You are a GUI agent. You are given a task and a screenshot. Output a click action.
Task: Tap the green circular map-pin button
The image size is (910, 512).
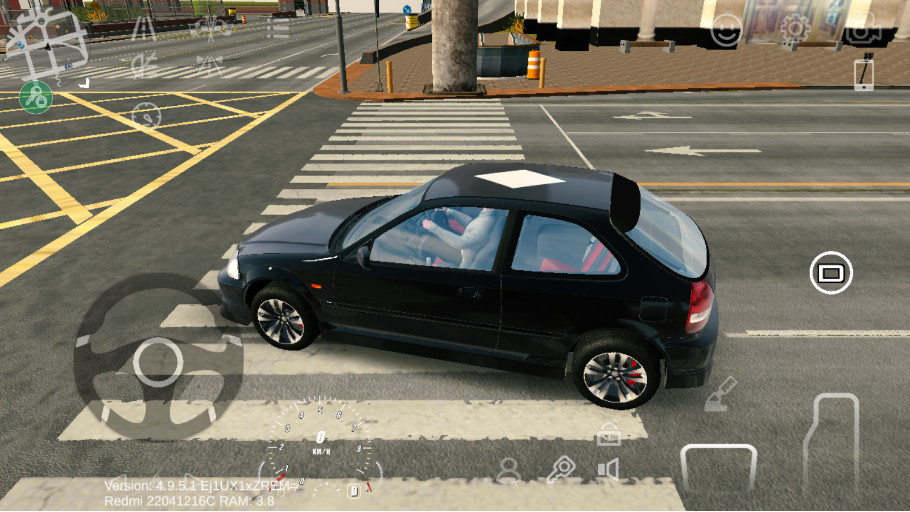pos(36,97)
